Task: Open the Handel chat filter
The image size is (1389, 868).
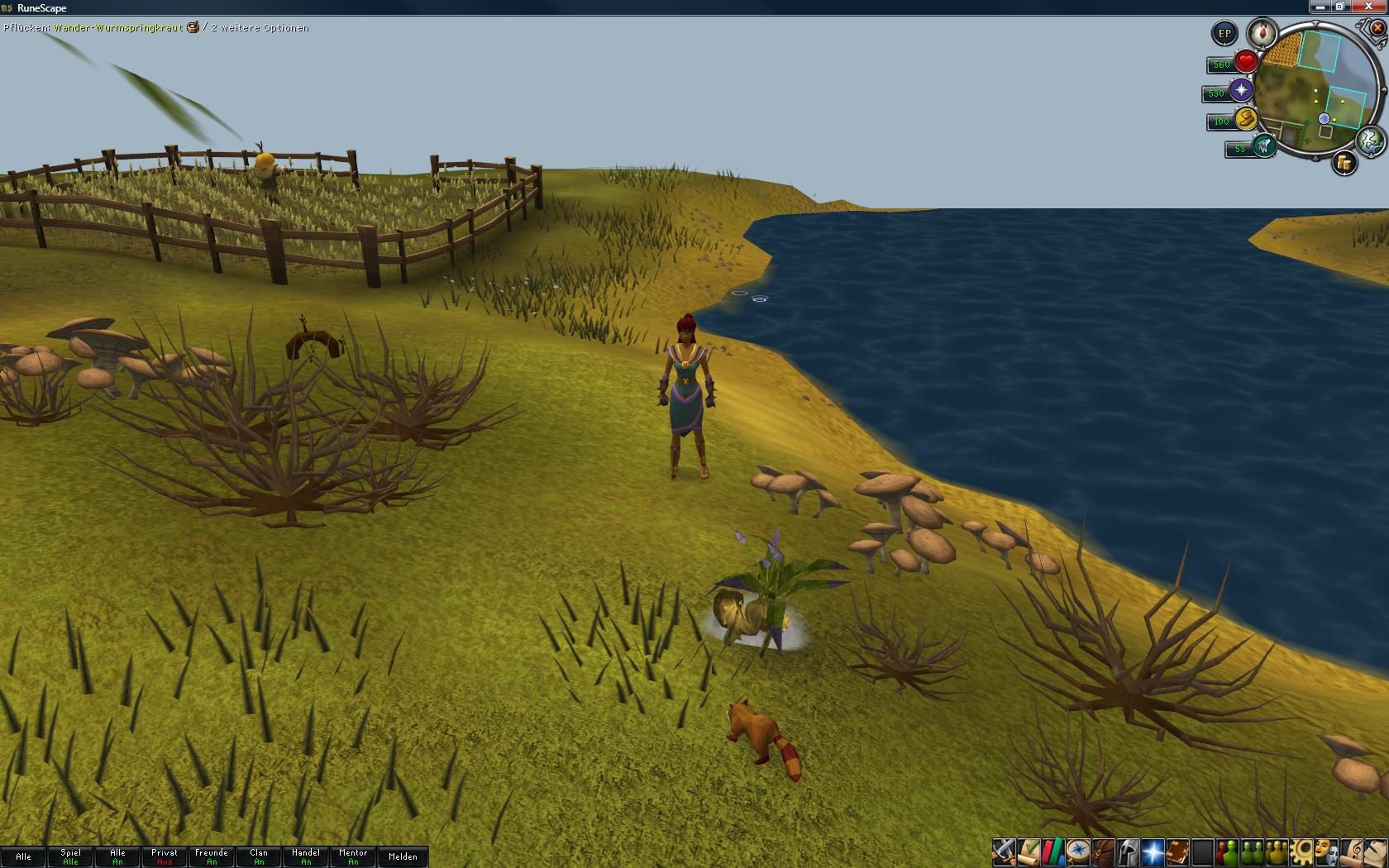Action: click(306, 856)
